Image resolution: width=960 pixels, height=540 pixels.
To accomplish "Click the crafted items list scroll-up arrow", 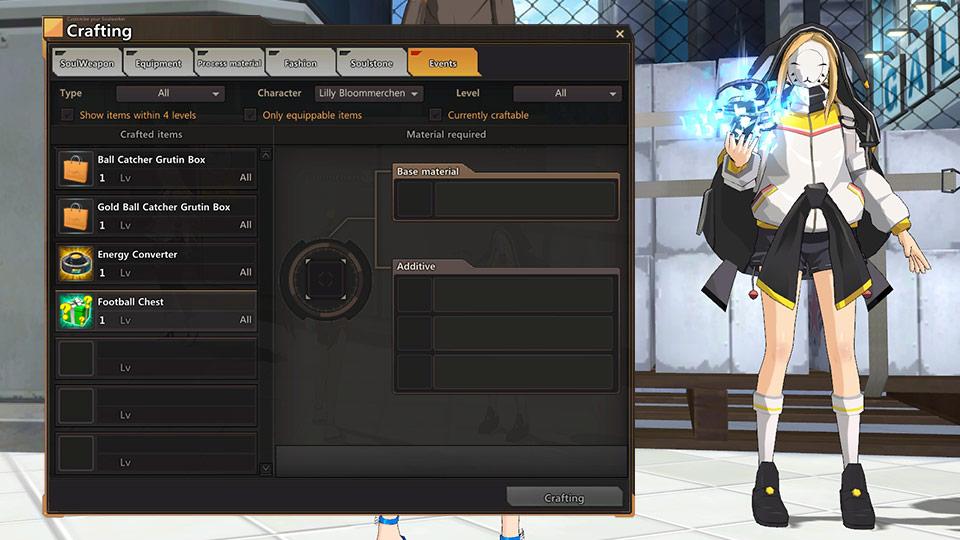I will pos(266,155).
